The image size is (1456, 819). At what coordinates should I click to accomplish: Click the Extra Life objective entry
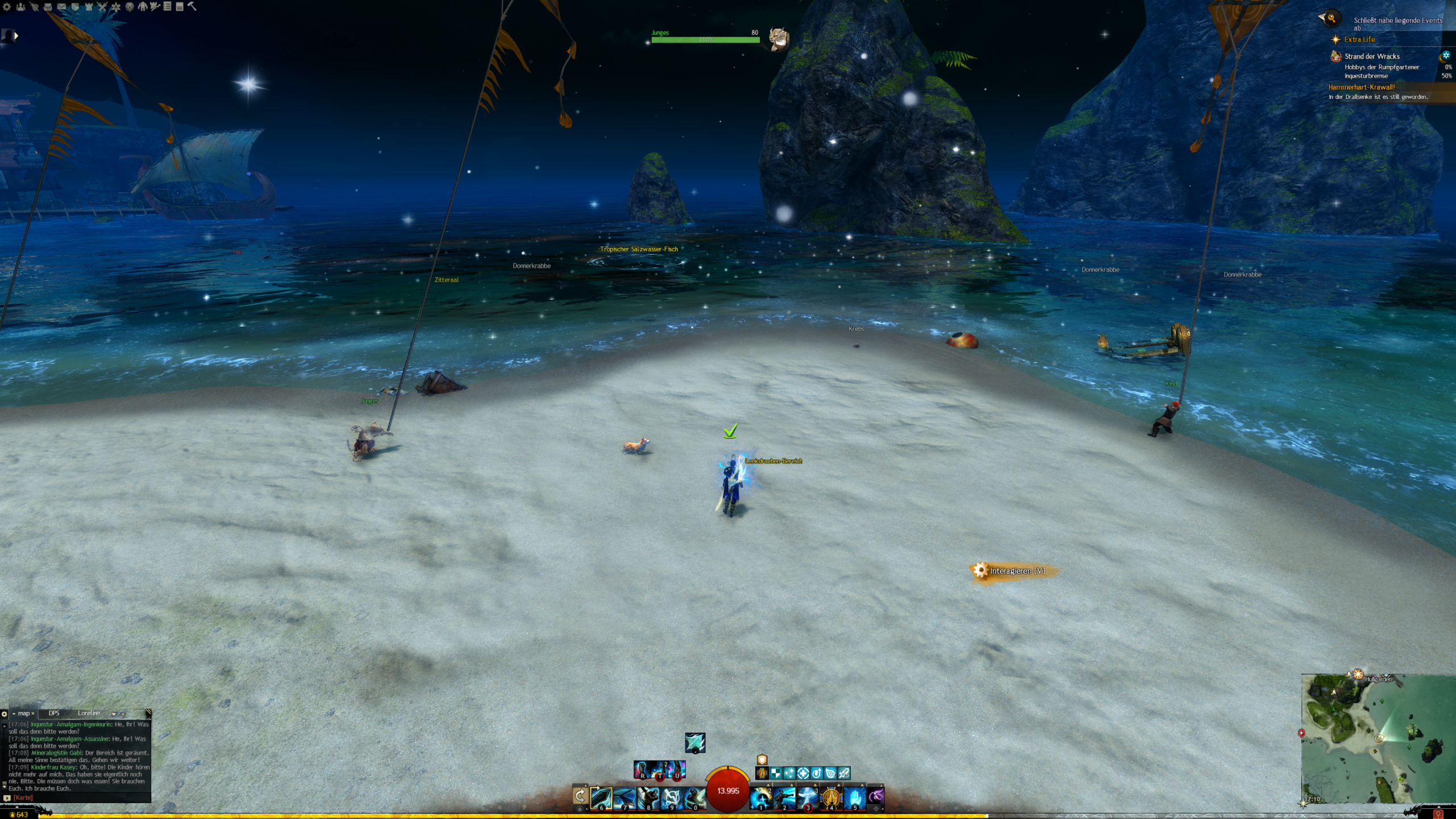tap(1359, 39)
